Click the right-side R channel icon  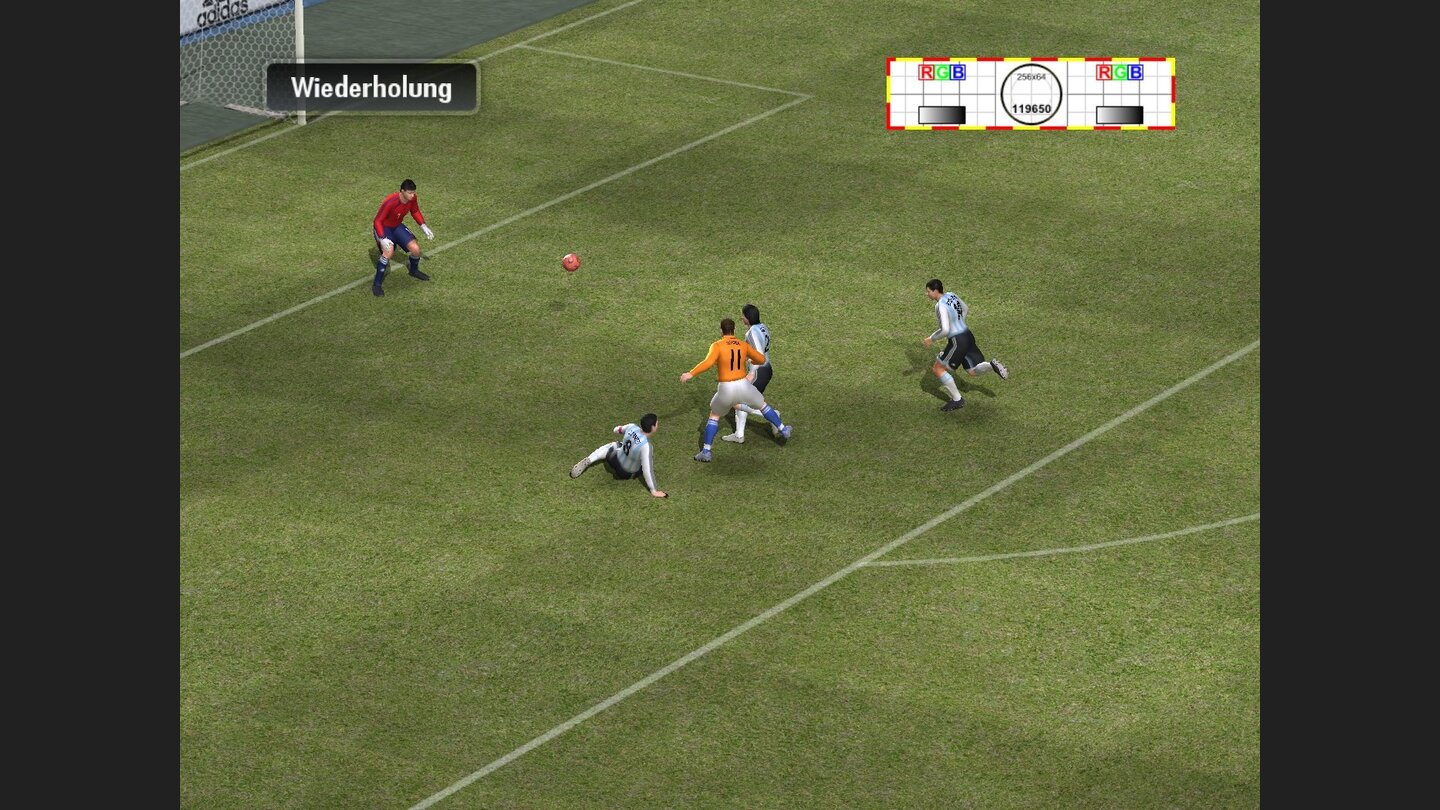[1104, 72]
